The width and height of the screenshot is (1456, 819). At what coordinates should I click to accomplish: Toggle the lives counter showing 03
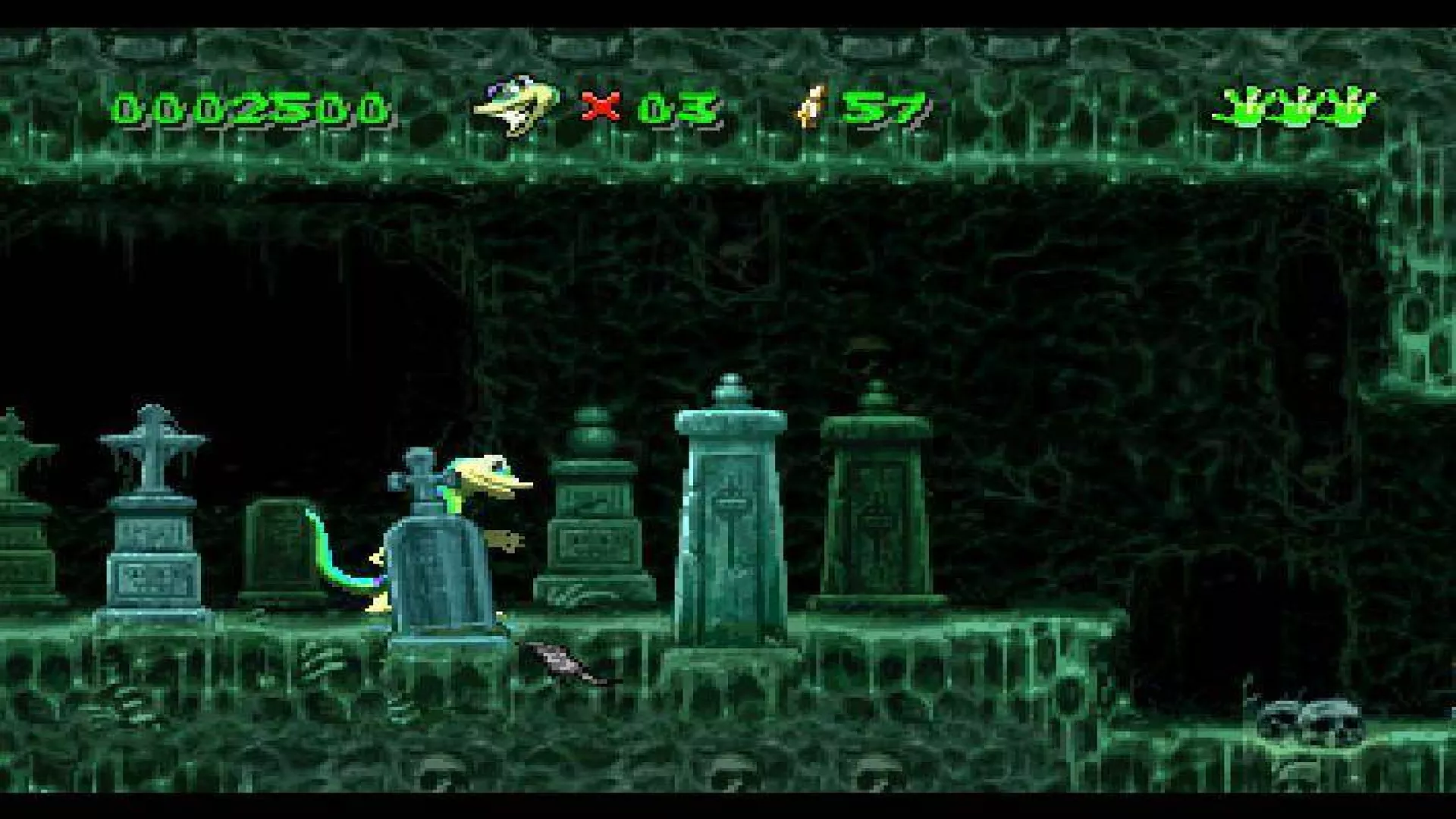[x=675, y=106]
